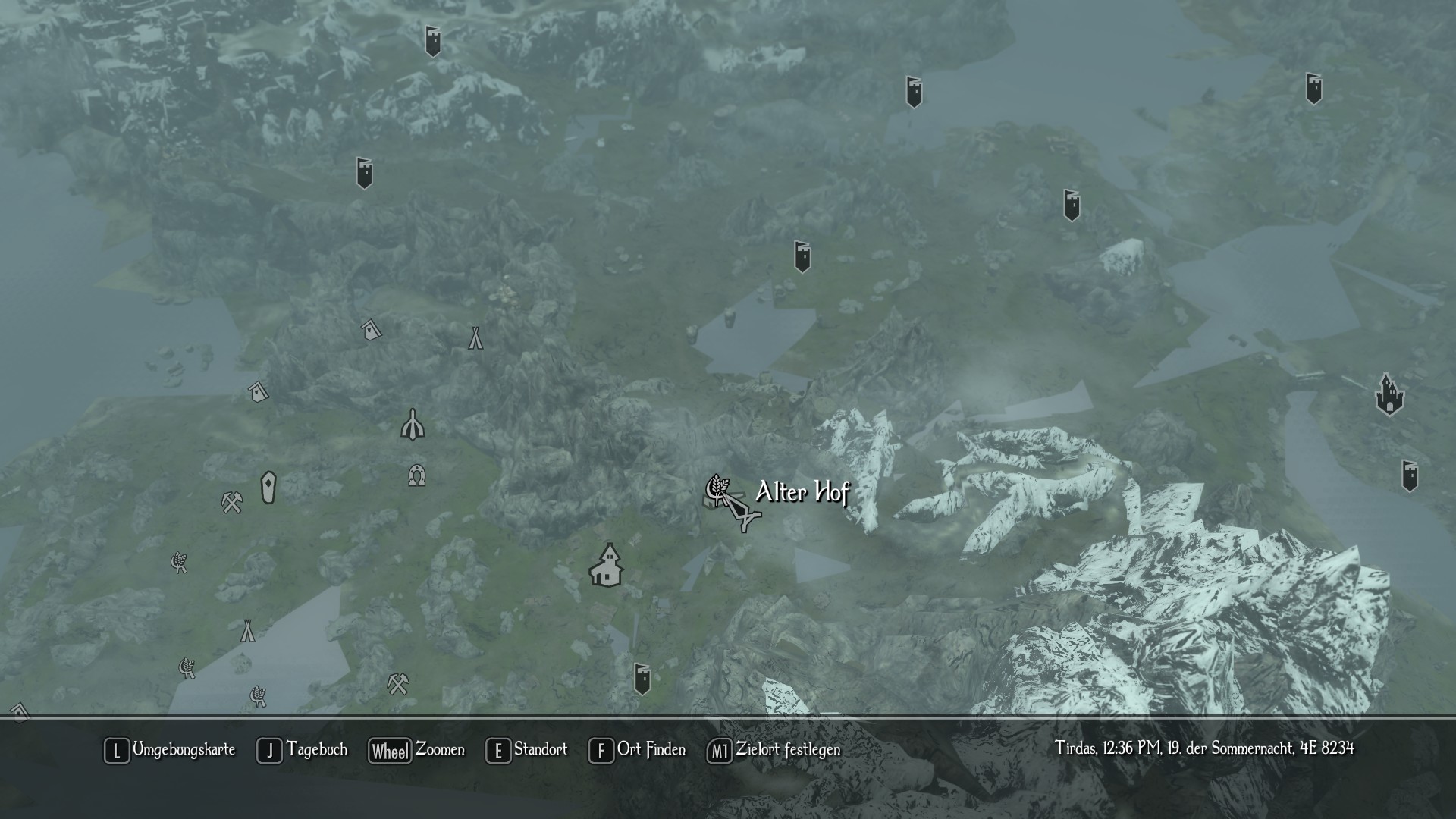Viewport: 1456px width, 819px height.
Task: Open the Tagebuch journal
Action: 303,750
